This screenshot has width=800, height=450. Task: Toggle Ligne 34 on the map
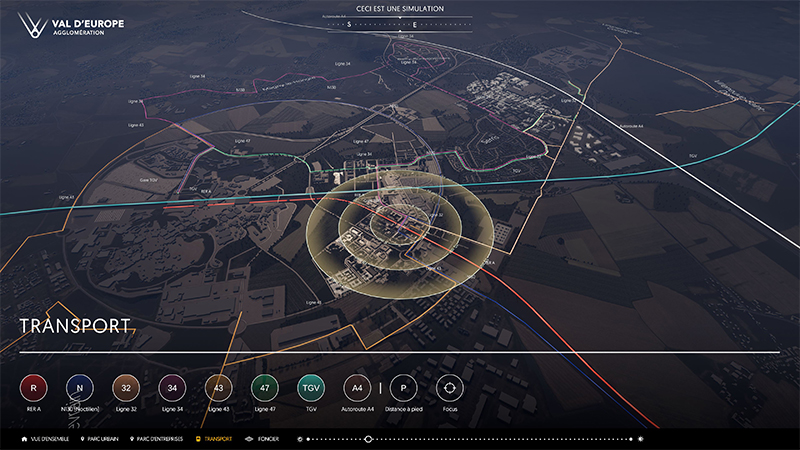172,387
